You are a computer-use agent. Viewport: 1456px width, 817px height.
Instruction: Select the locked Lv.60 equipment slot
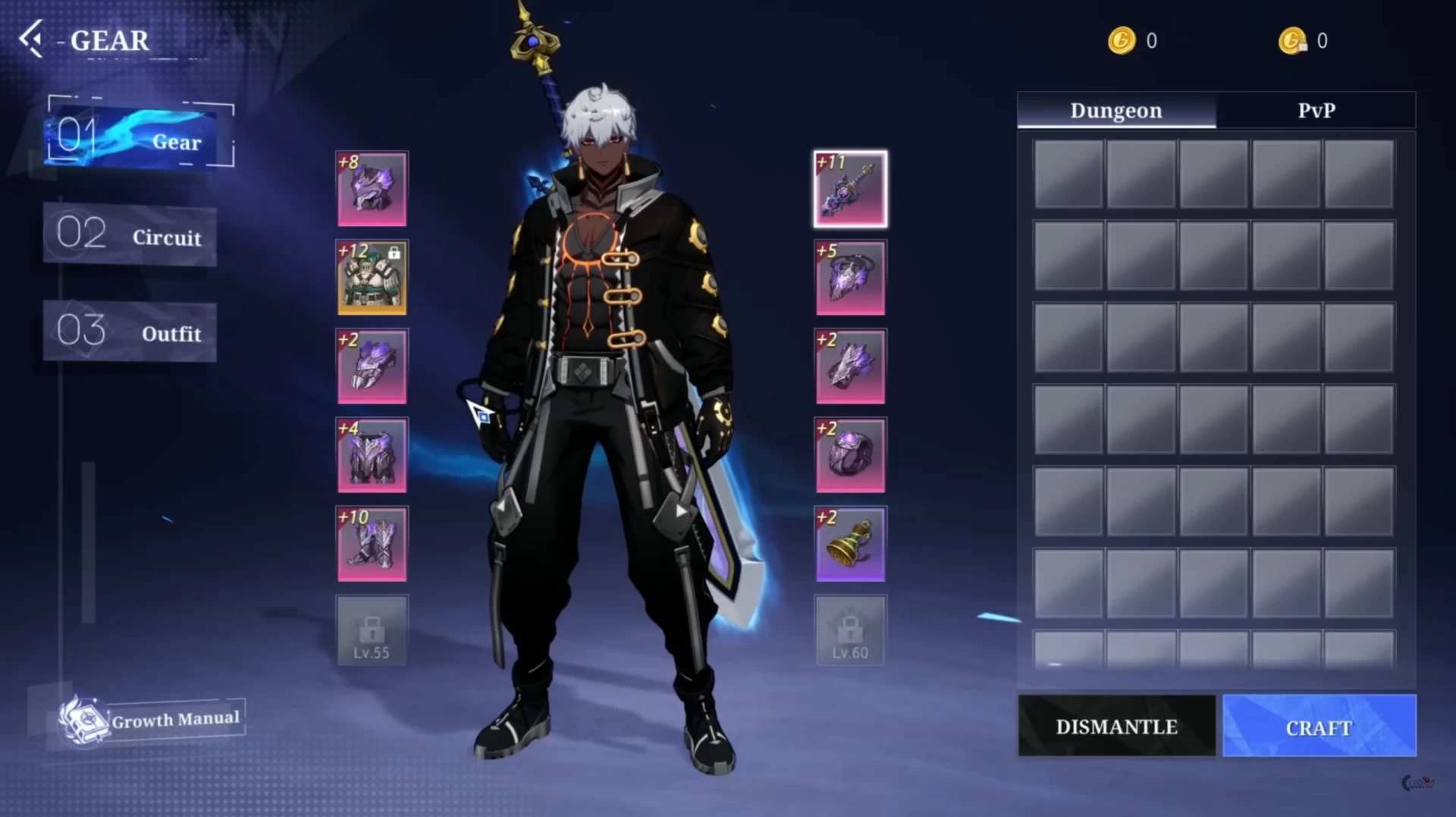point(850,631)
